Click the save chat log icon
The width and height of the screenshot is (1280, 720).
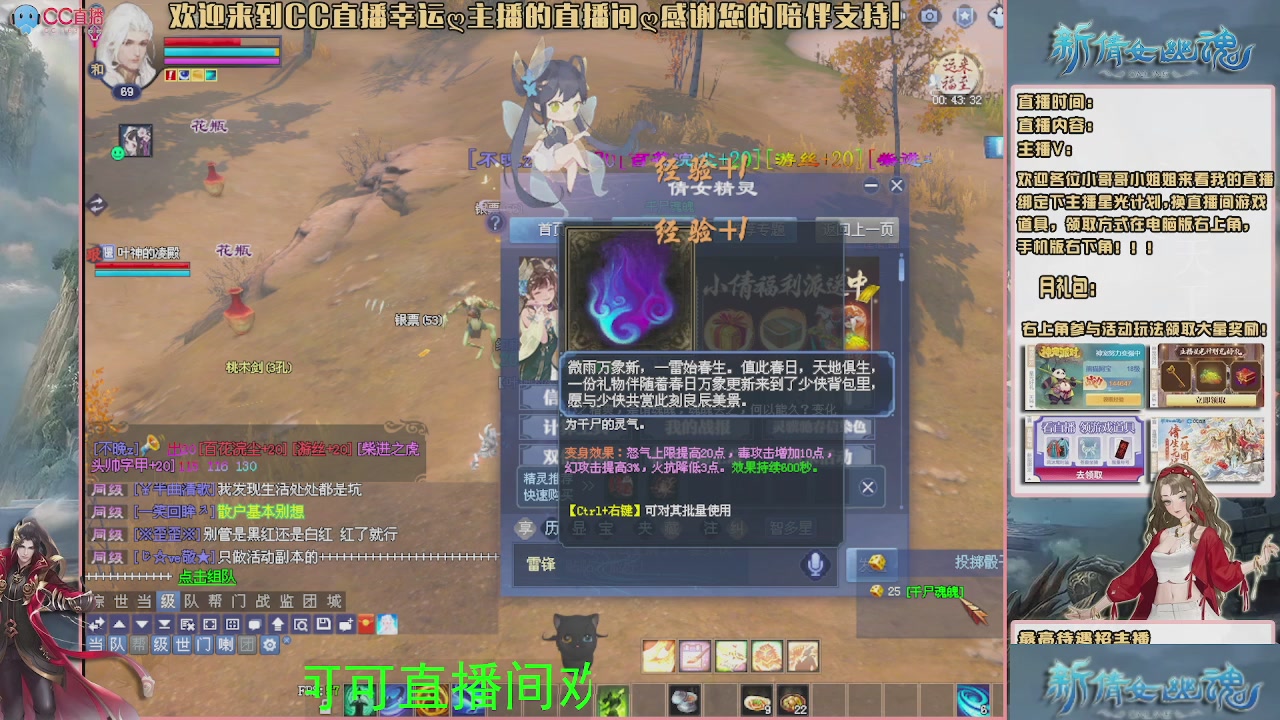(x=323, y=624)
